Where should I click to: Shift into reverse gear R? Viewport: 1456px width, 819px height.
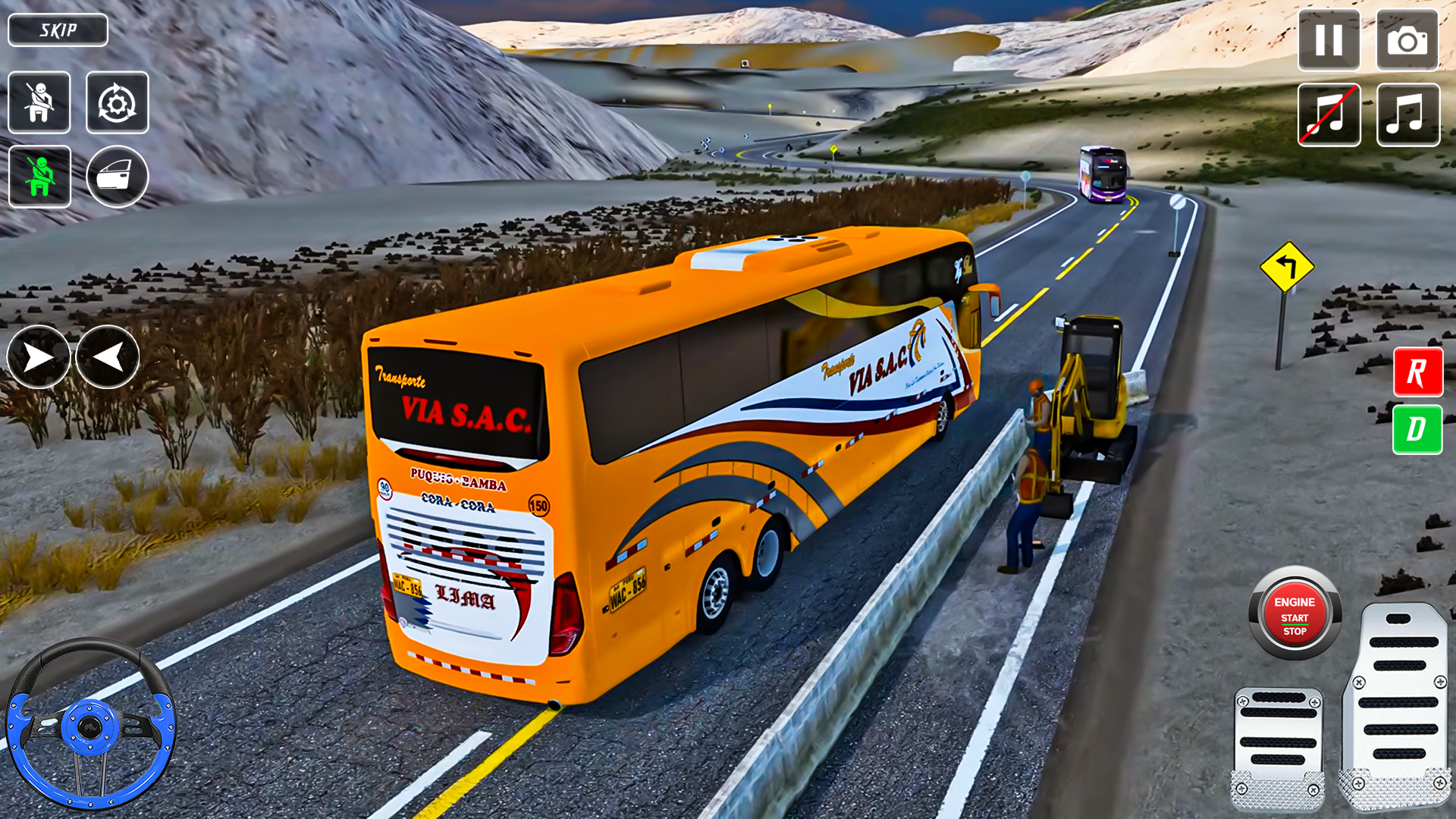1417,372
